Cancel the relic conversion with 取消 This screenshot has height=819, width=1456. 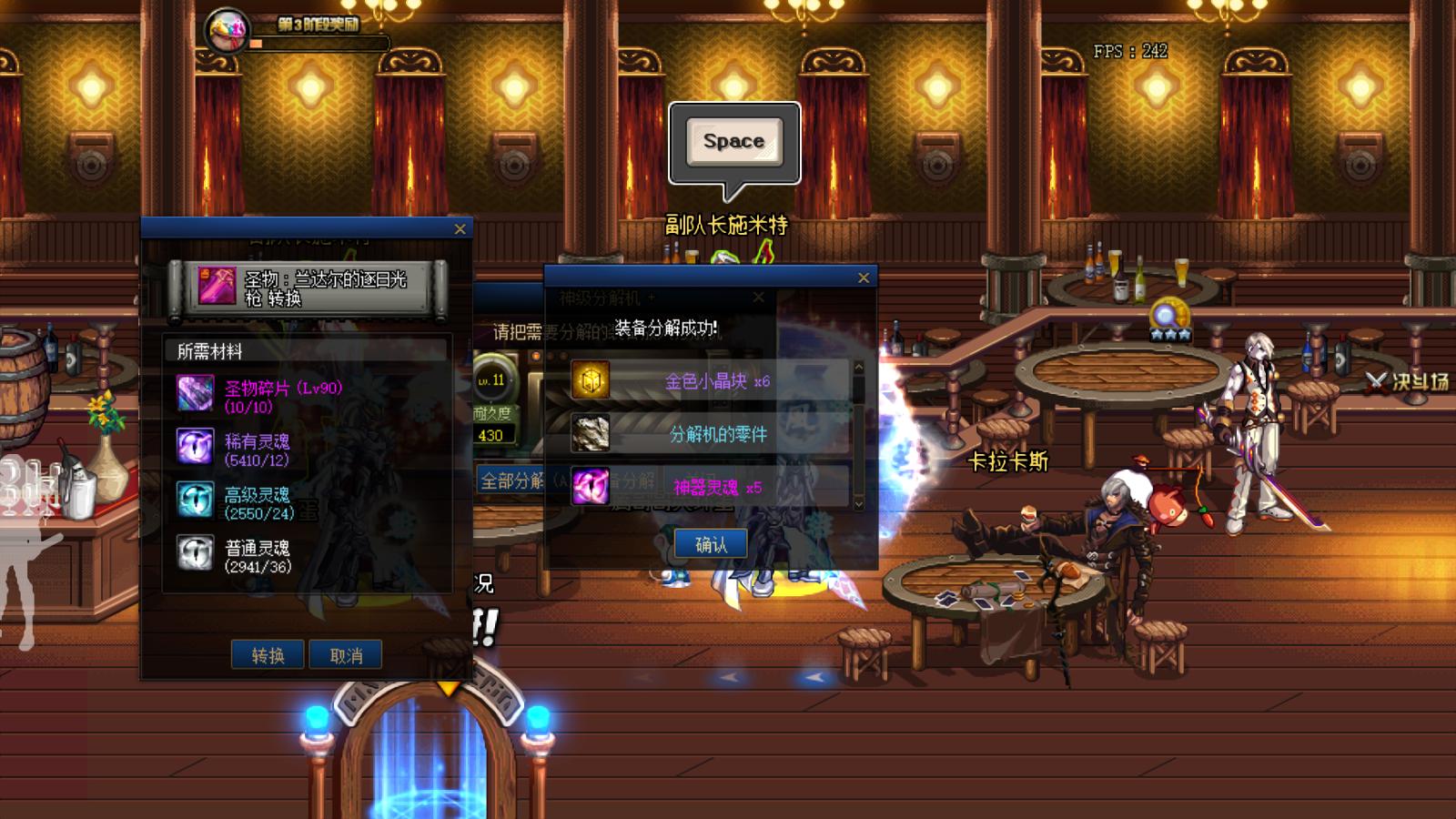(x=346, y=655)
